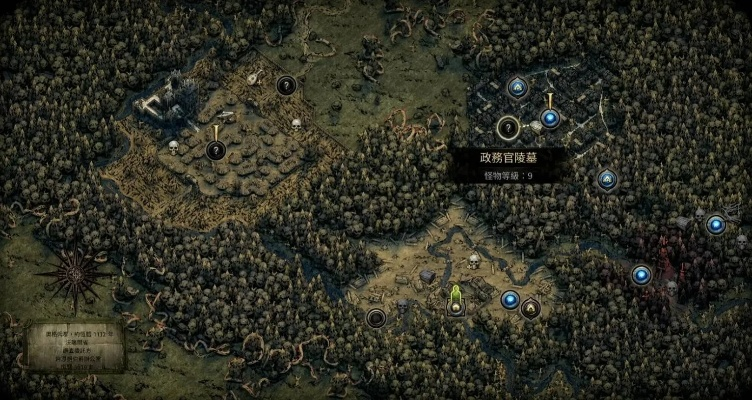
Task: Select the blue waypoint in the red forest
Action: pos(641,274)
